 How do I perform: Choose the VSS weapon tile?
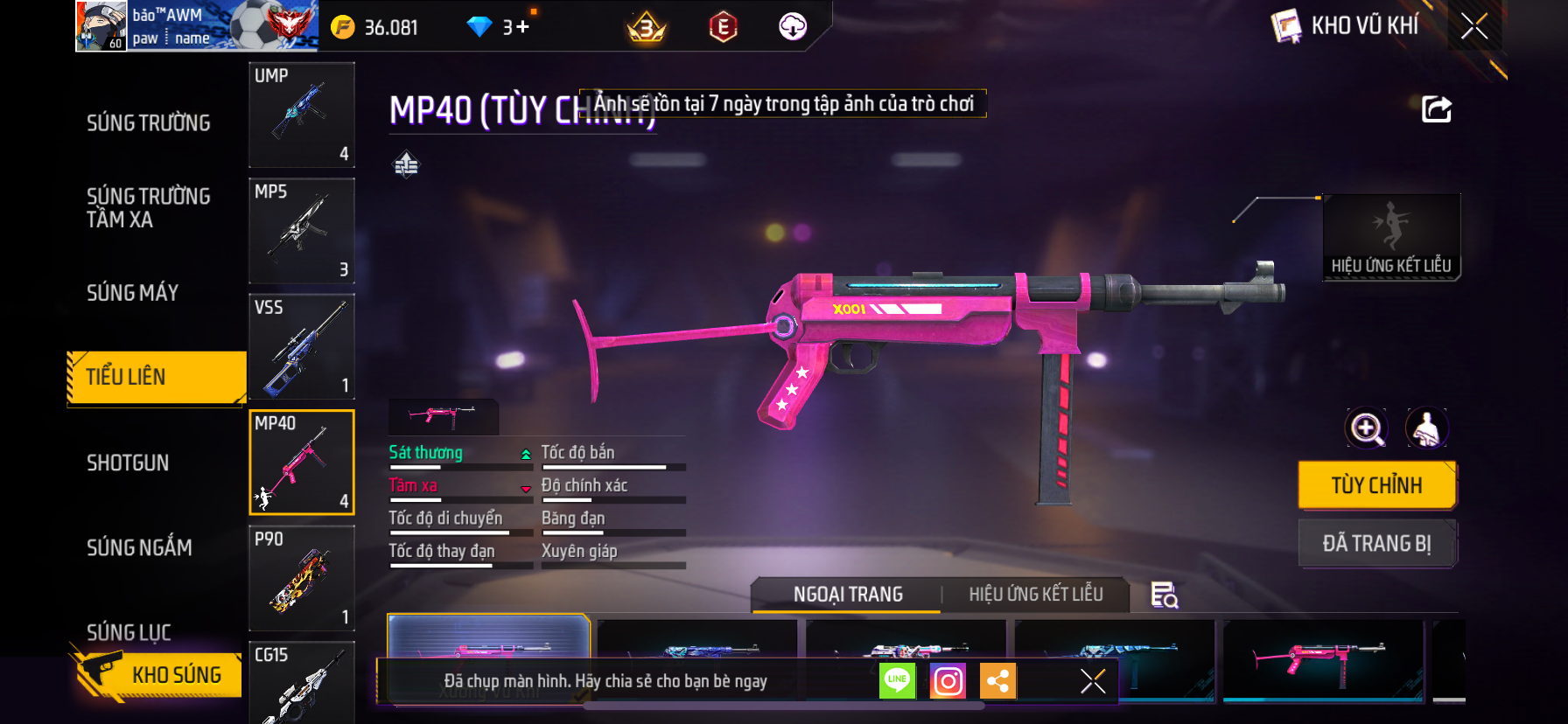(302, 347)
